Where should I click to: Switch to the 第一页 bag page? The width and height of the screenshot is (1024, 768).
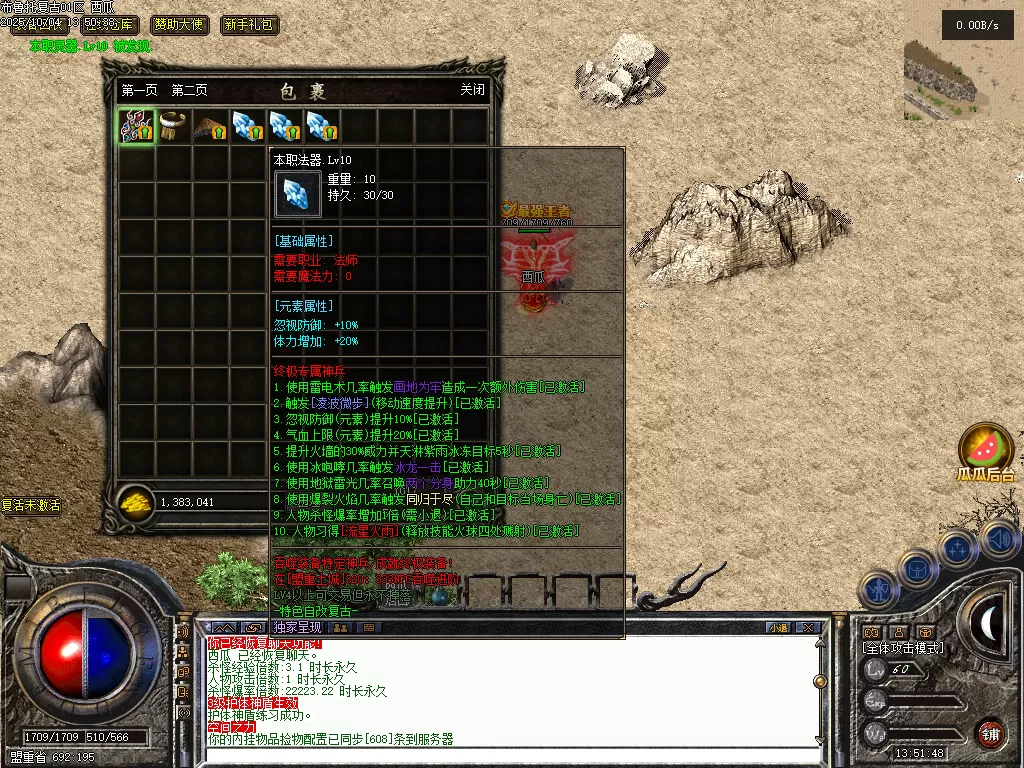139,90
